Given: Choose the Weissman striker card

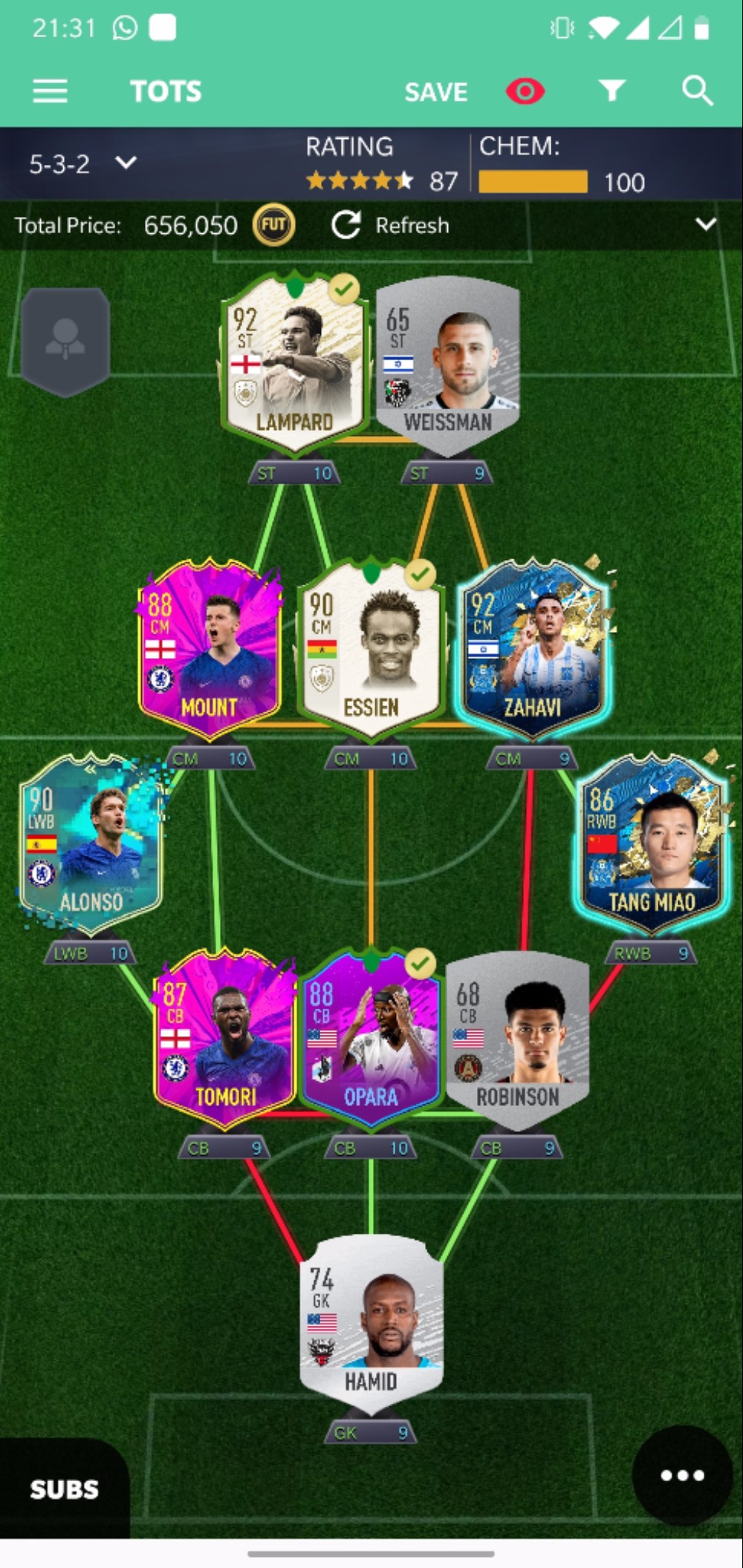Looking at the screenshot, I should [x=448, y=365].
